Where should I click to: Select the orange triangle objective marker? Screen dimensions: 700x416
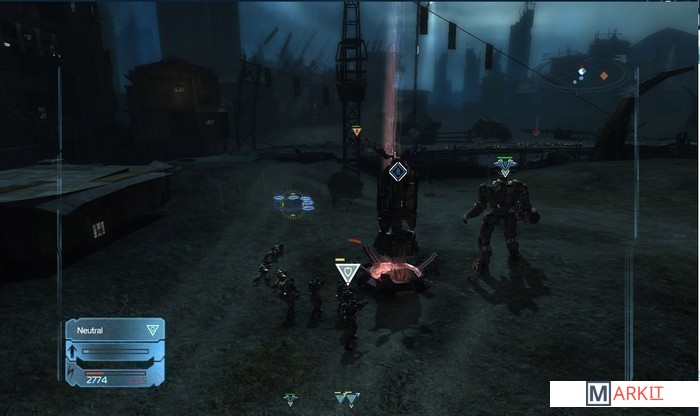tap(357, 130)
